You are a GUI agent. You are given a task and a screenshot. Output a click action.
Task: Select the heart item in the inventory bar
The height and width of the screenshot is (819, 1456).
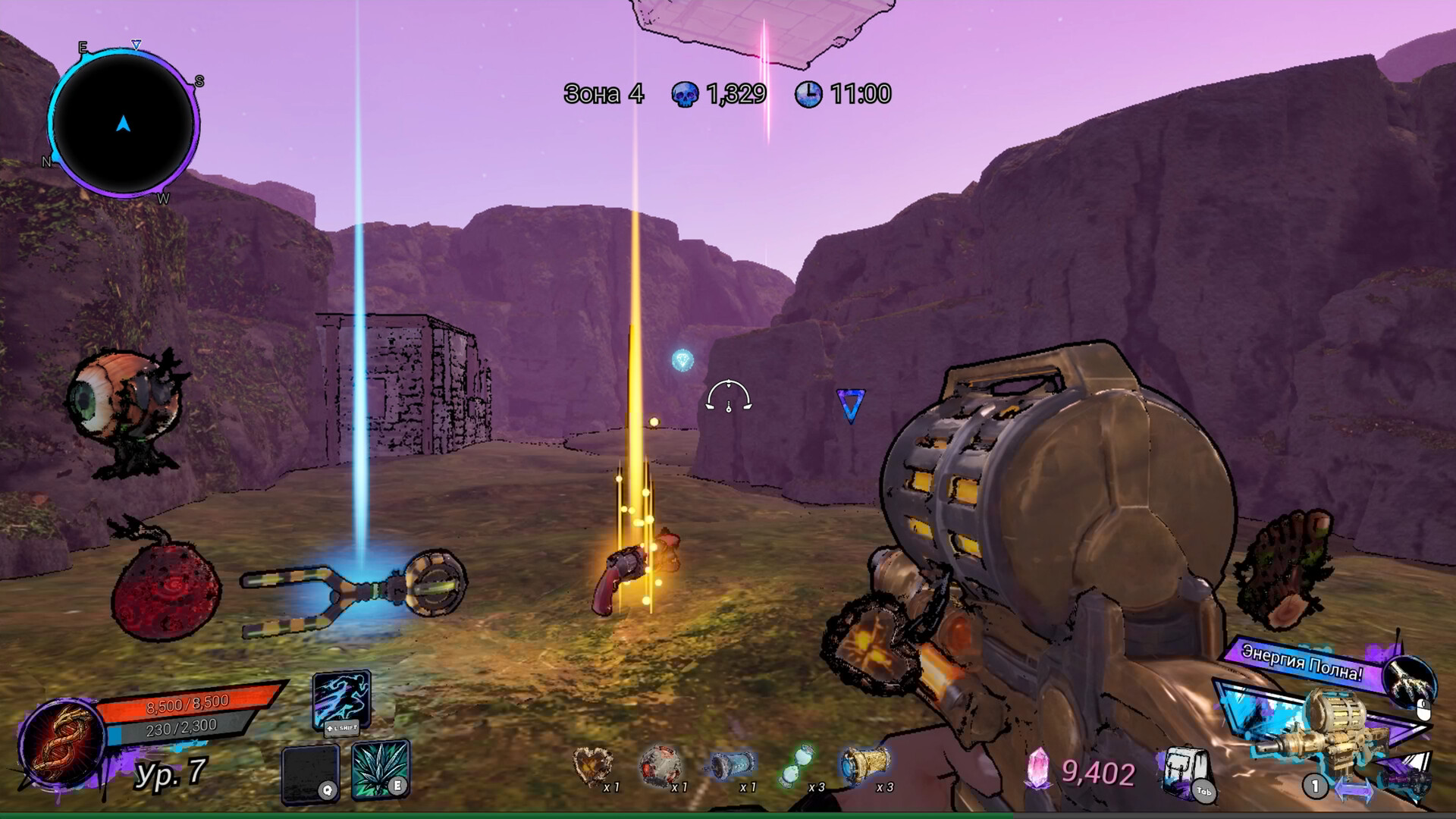coord(593,766)
